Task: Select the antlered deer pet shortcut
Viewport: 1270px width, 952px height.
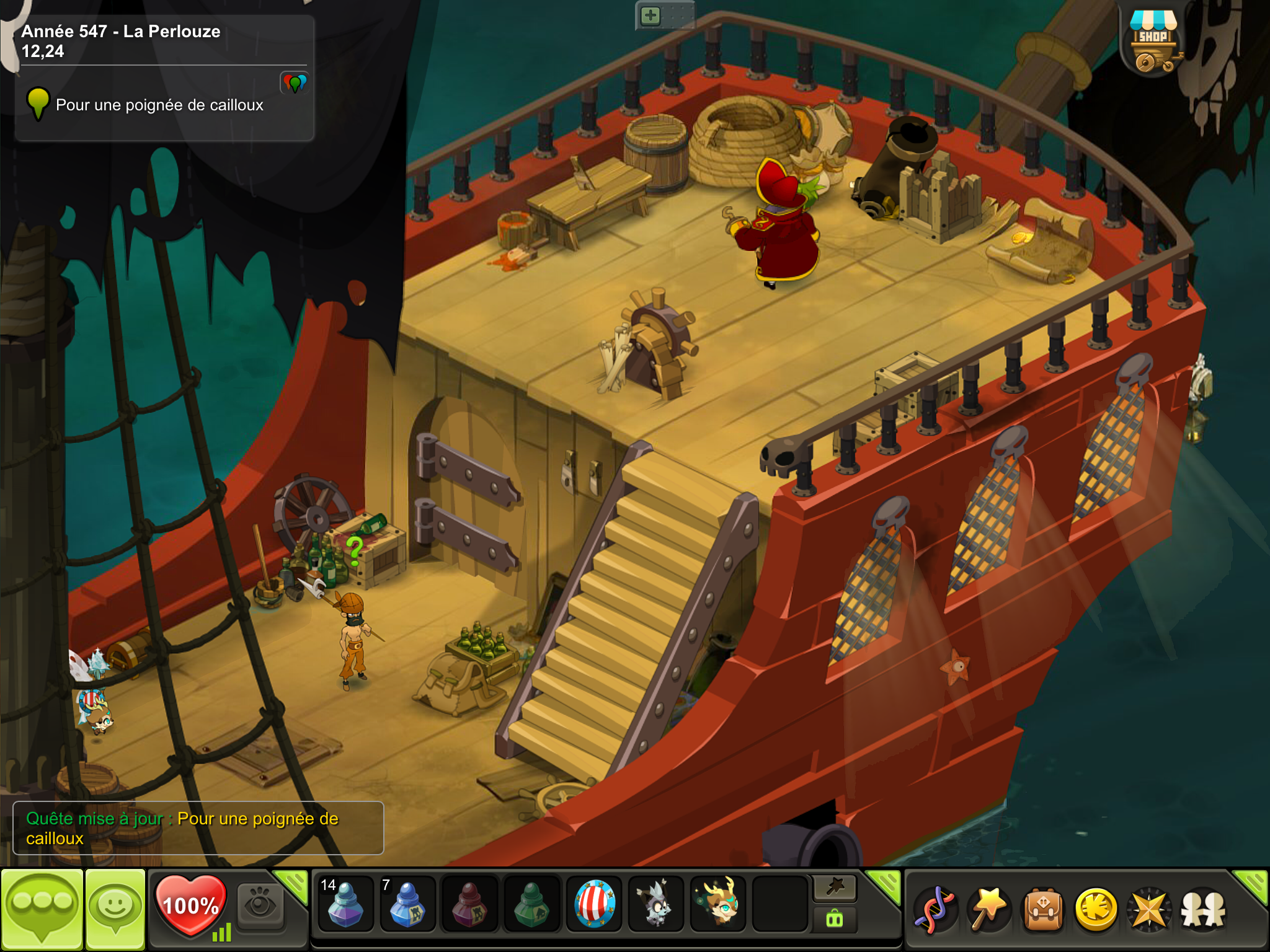Action: (718, 904)
